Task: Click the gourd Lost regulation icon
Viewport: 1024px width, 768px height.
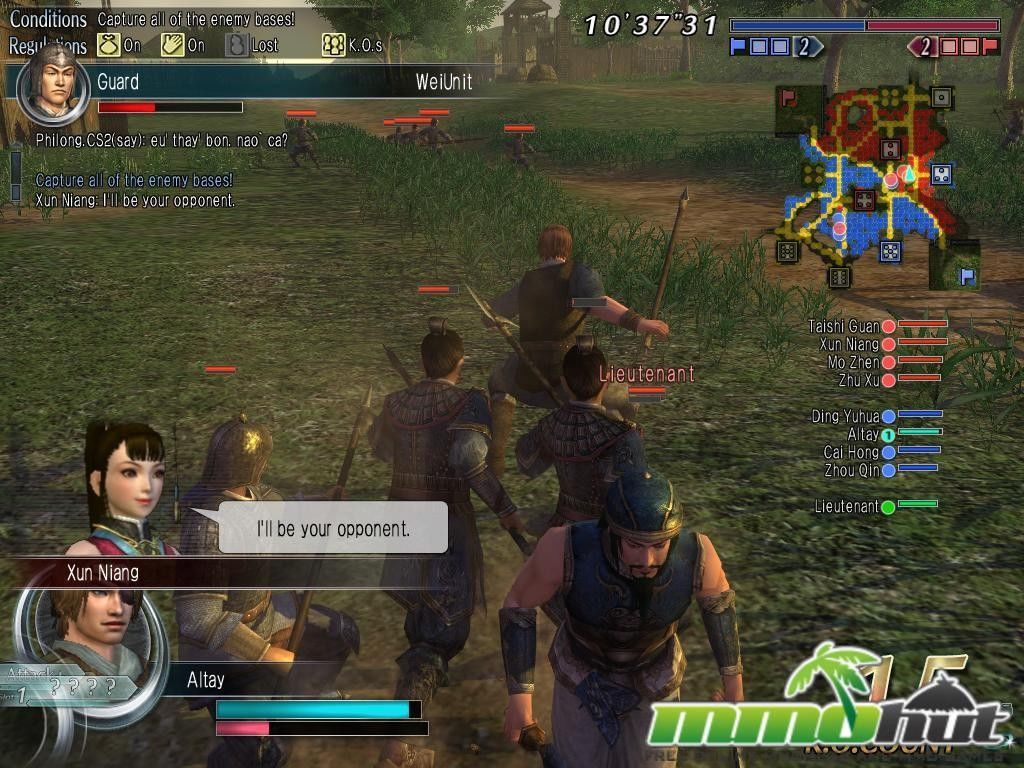Action: (x=236, y=45)
